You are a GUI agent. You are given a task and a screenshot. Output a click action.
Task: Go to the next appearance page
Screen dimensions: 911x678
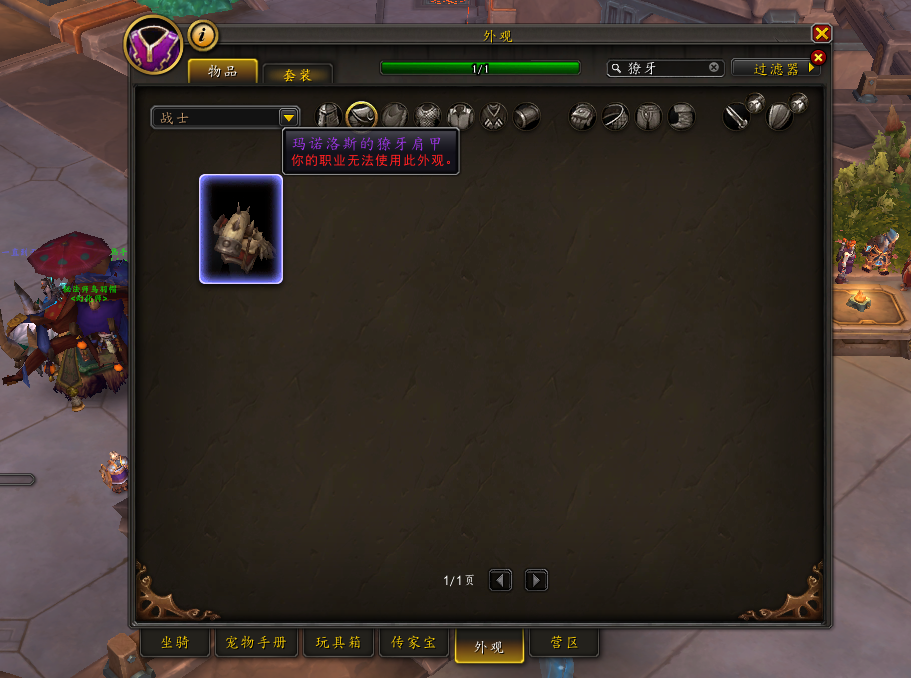536,580
